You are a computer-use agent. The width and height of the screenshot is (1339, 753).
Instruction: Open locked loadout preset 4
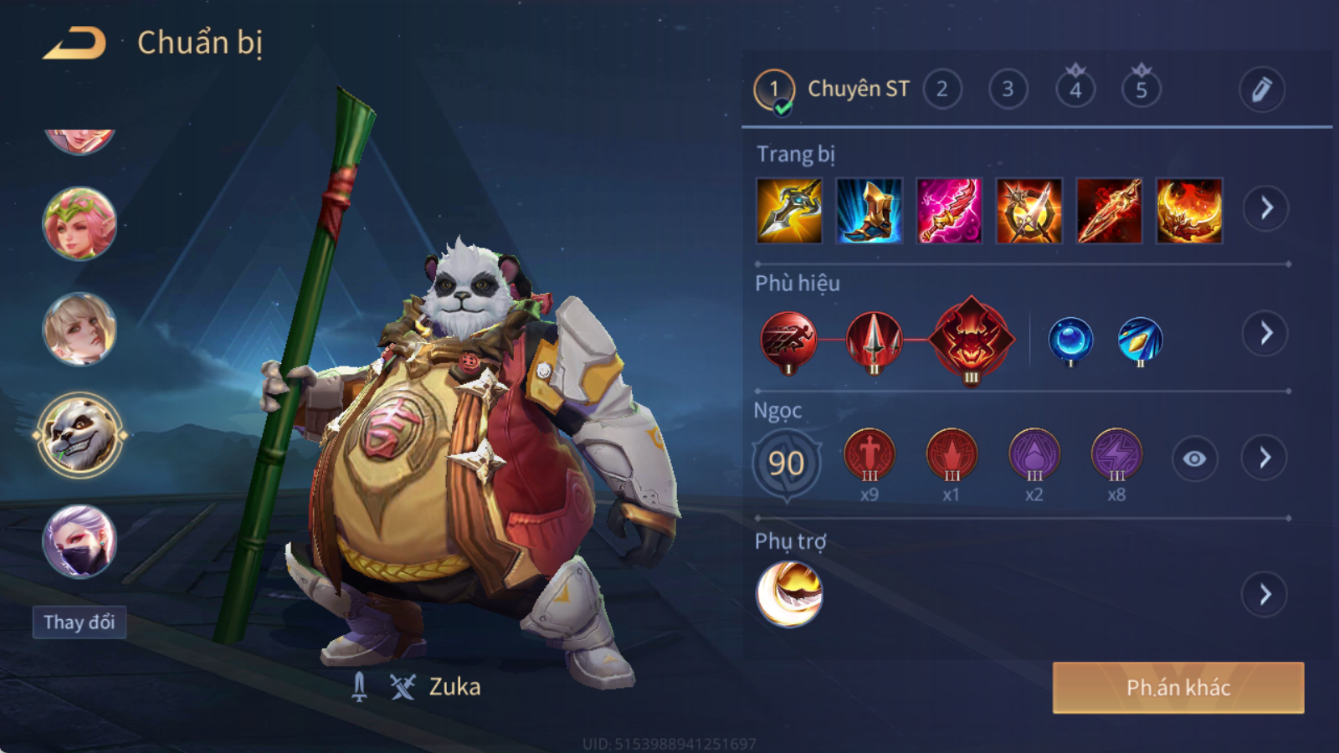click(x=1075, y=88)
